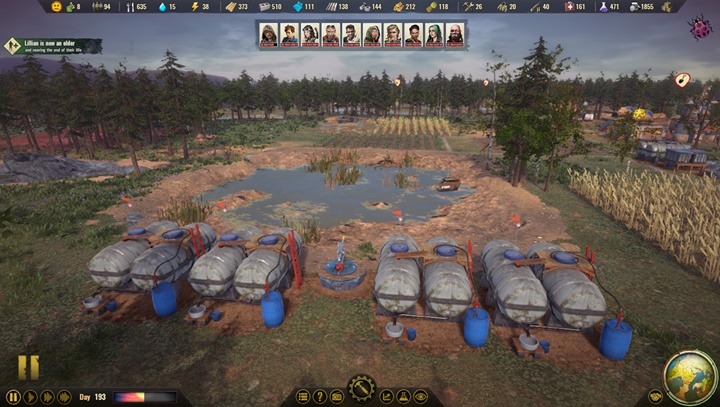Pause the game with the pause button
The height and width of the screenshot is (407, 720).
[13, 397]
